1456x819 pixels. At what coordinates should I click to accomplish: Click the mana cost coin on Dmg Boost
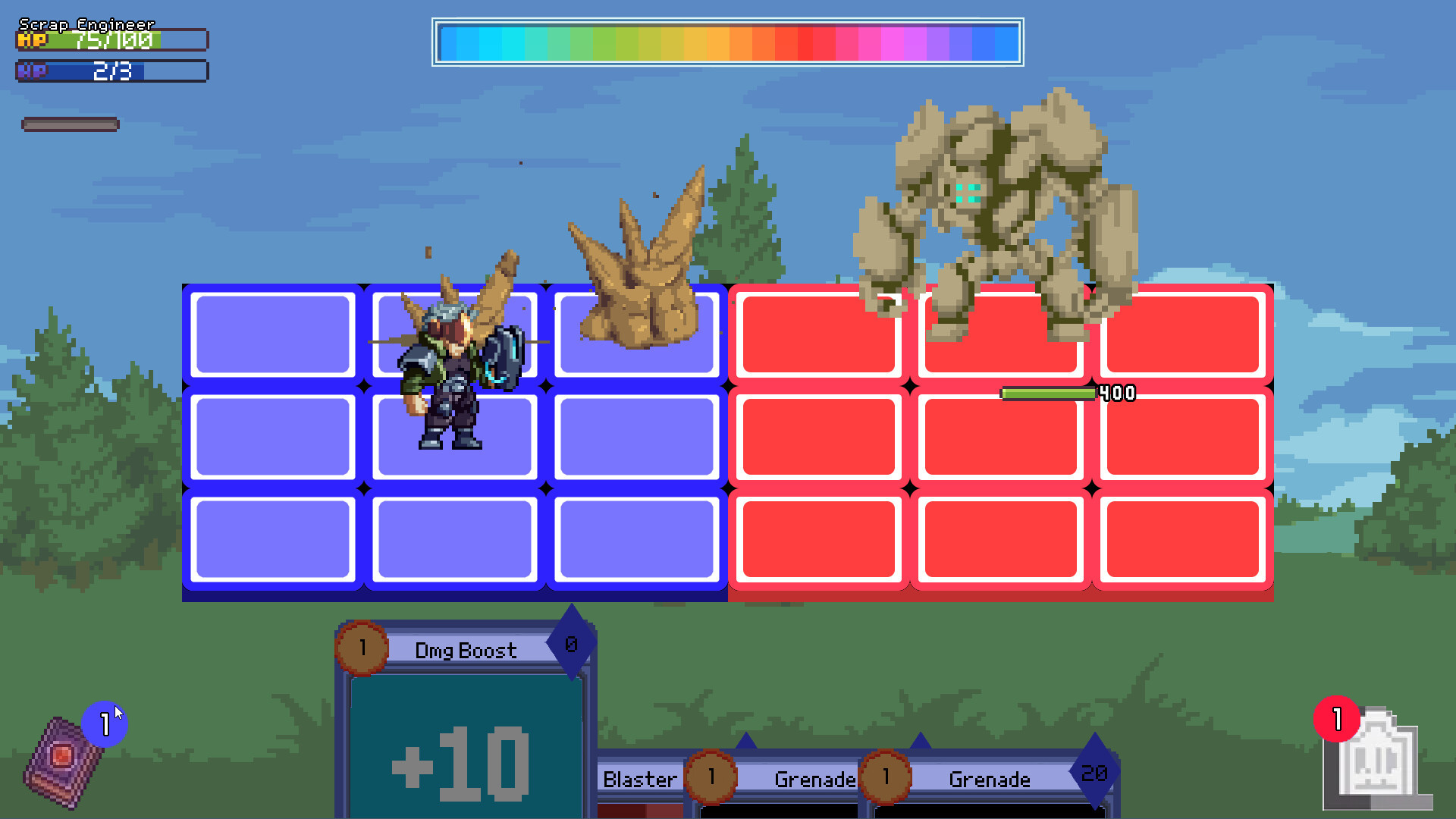click(362, 646)
